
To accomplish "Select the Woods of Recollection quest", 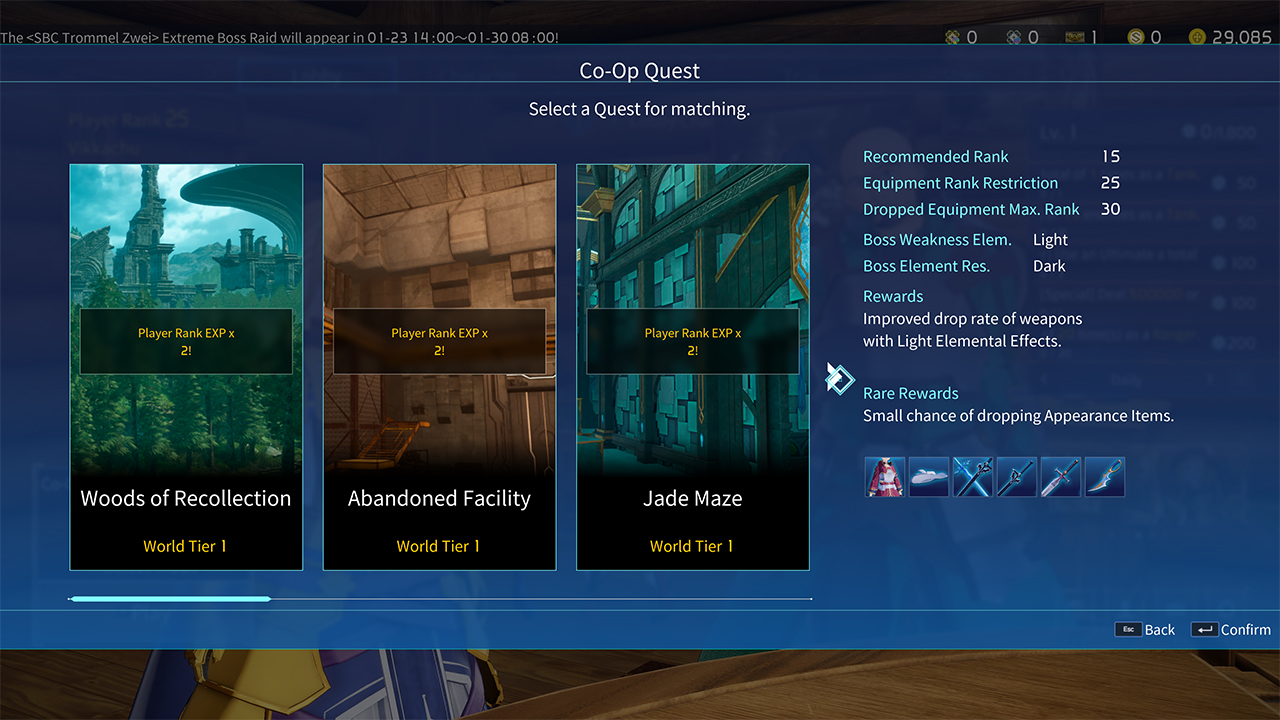I will (186, 367).
